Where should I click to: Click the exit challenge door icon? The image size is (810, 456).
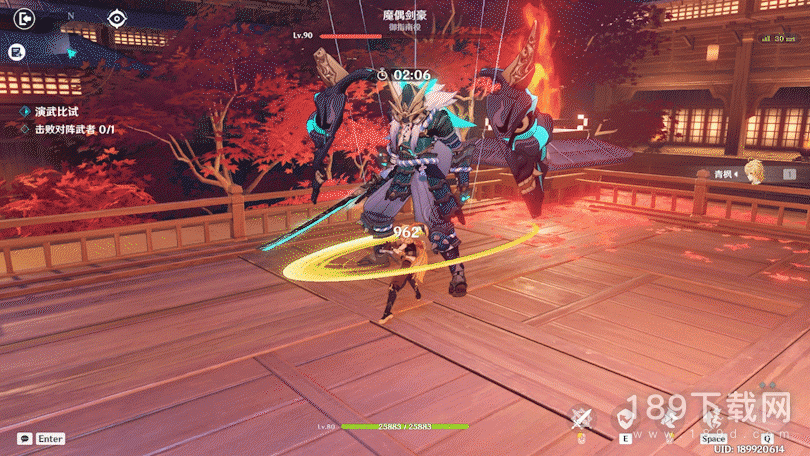click(26, 18)
